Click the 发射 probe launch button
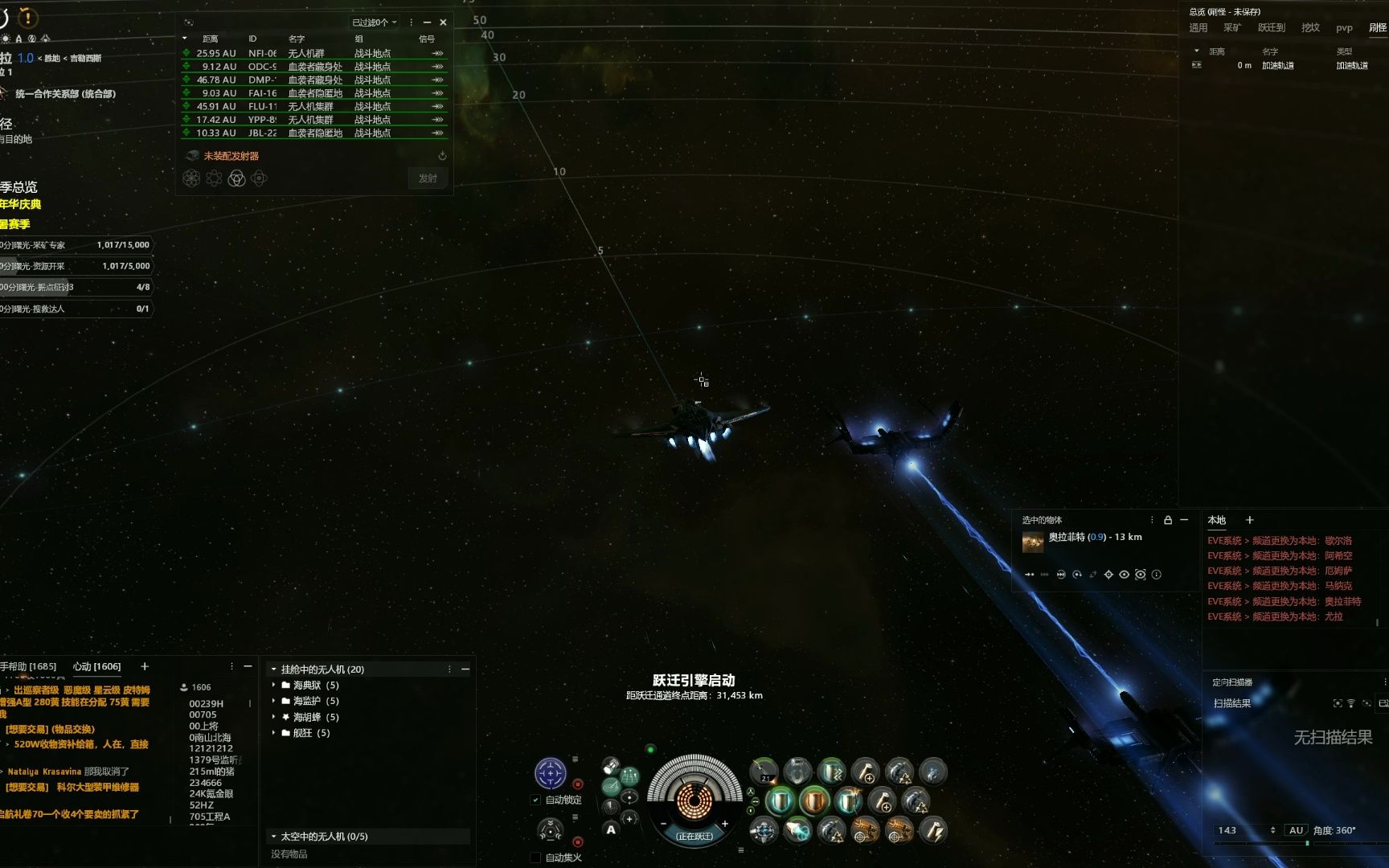 pyautogui.click(x=428, y=178)
